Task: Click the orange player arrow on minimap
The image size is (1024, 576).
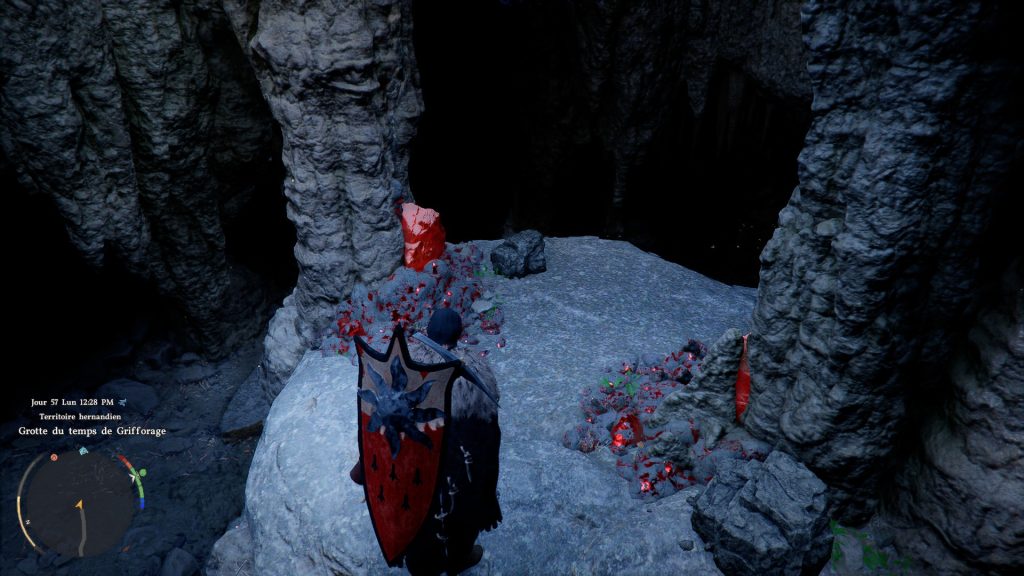Action: [79, 505]
